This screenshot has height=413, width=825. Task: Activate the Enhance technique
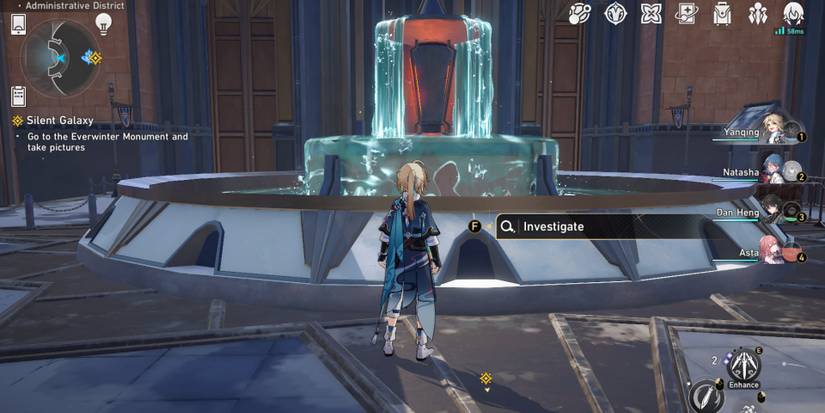(743, 366)
